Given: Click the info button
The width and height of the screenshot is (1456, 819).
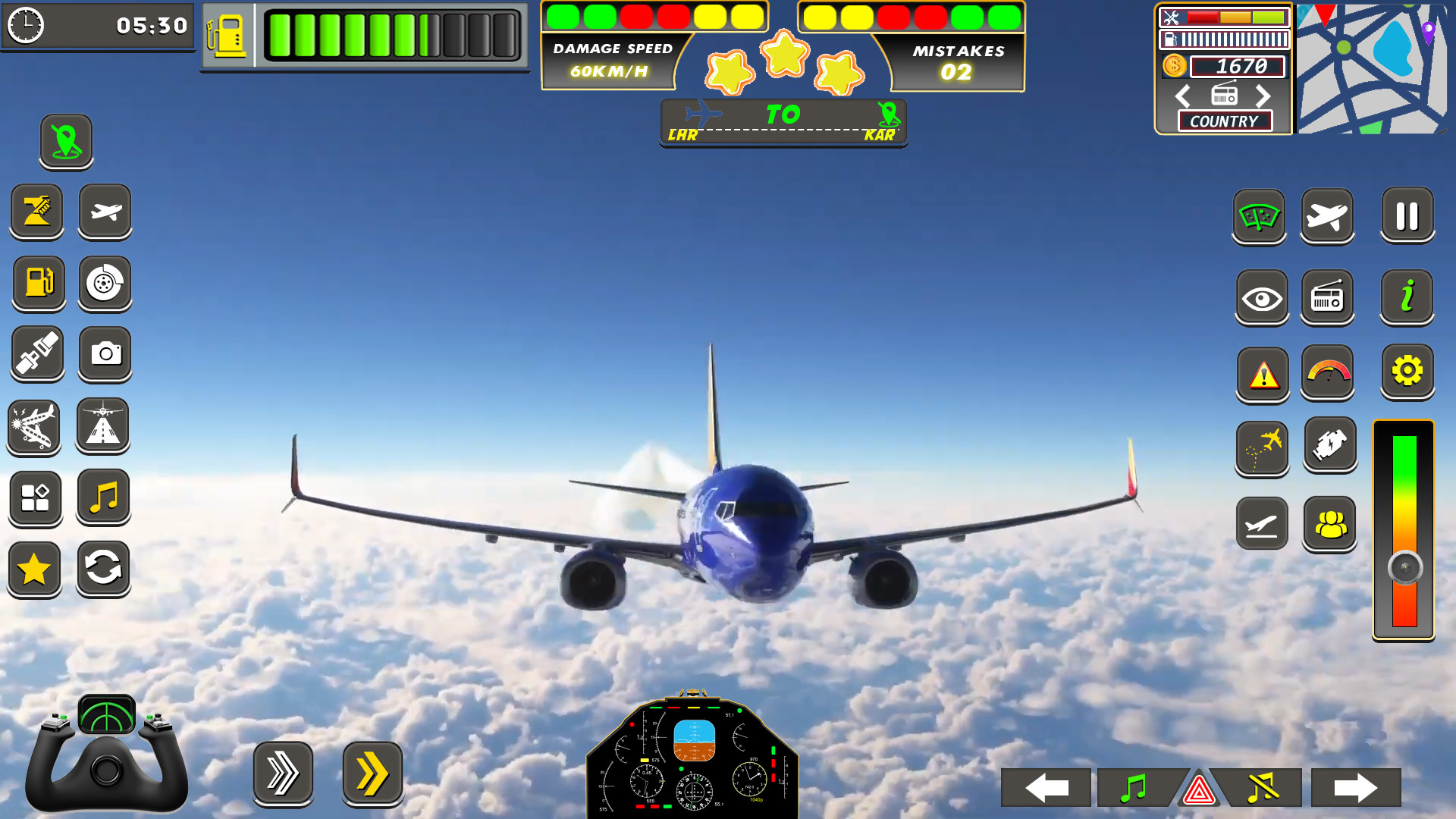Looking at the screenshot, I should click(x=1407, y=297).
